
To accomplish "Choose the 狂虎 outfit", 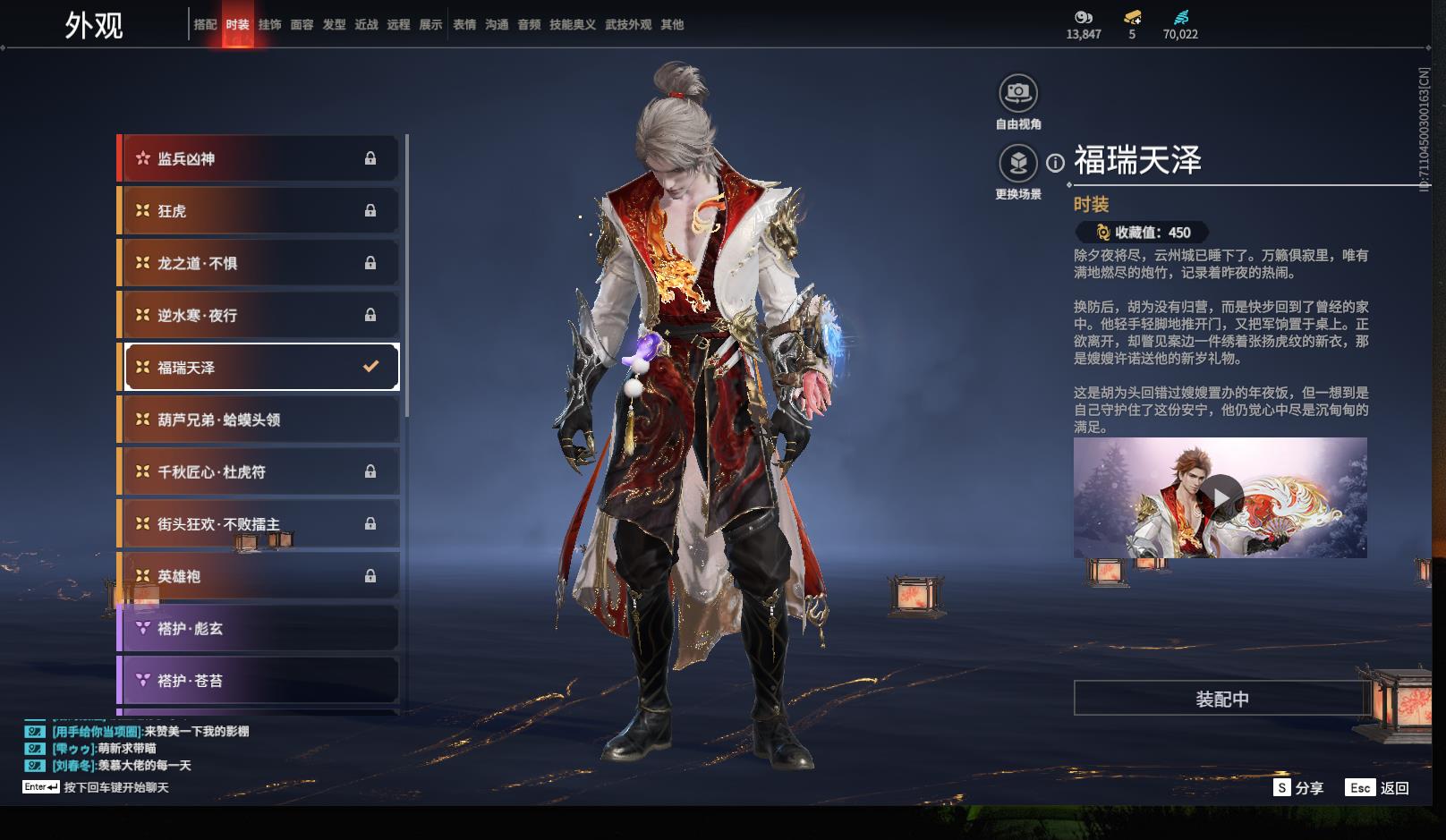I will [259, 211].
